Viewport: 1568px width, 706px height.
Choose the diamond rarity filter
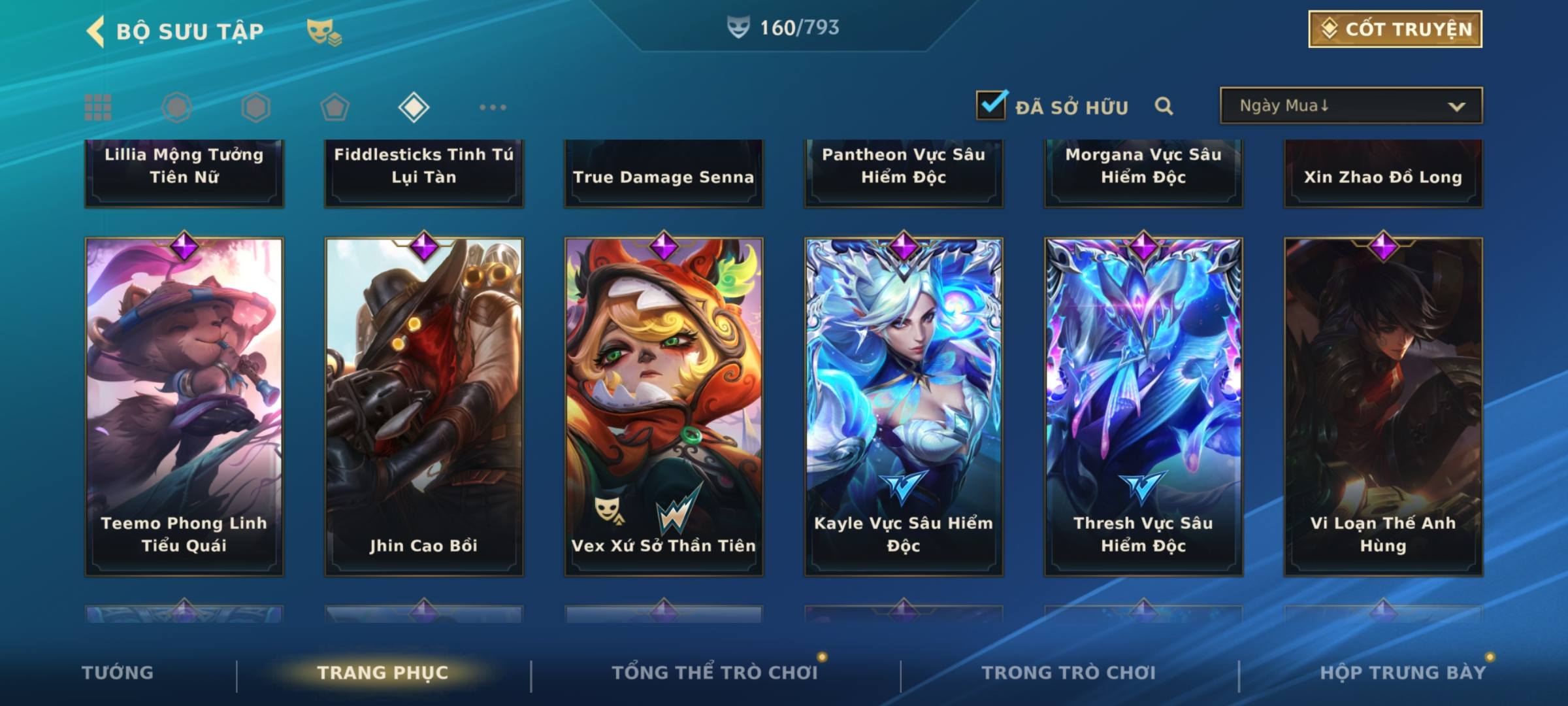click(414, 107)
